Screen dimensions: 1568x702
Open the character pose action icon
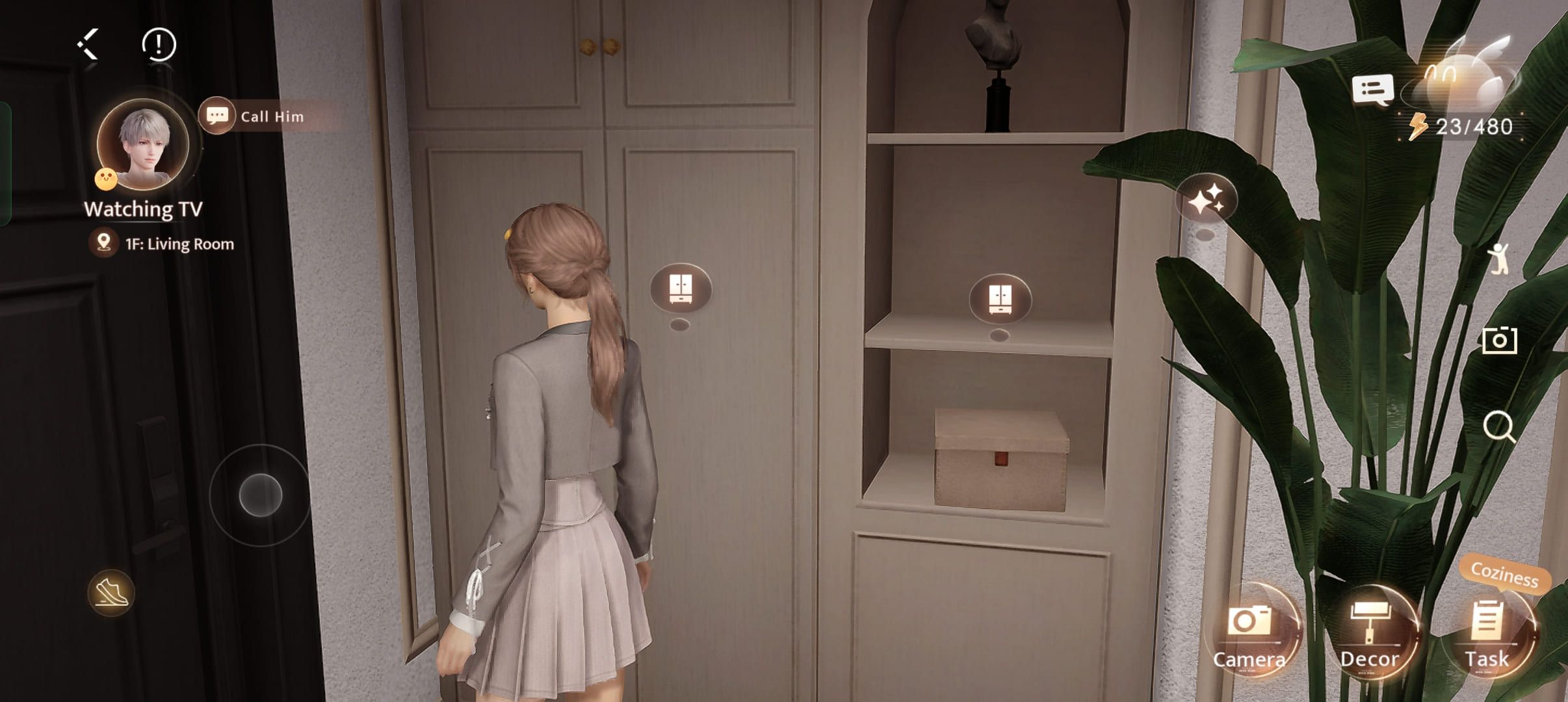[x=1498, y=259]
